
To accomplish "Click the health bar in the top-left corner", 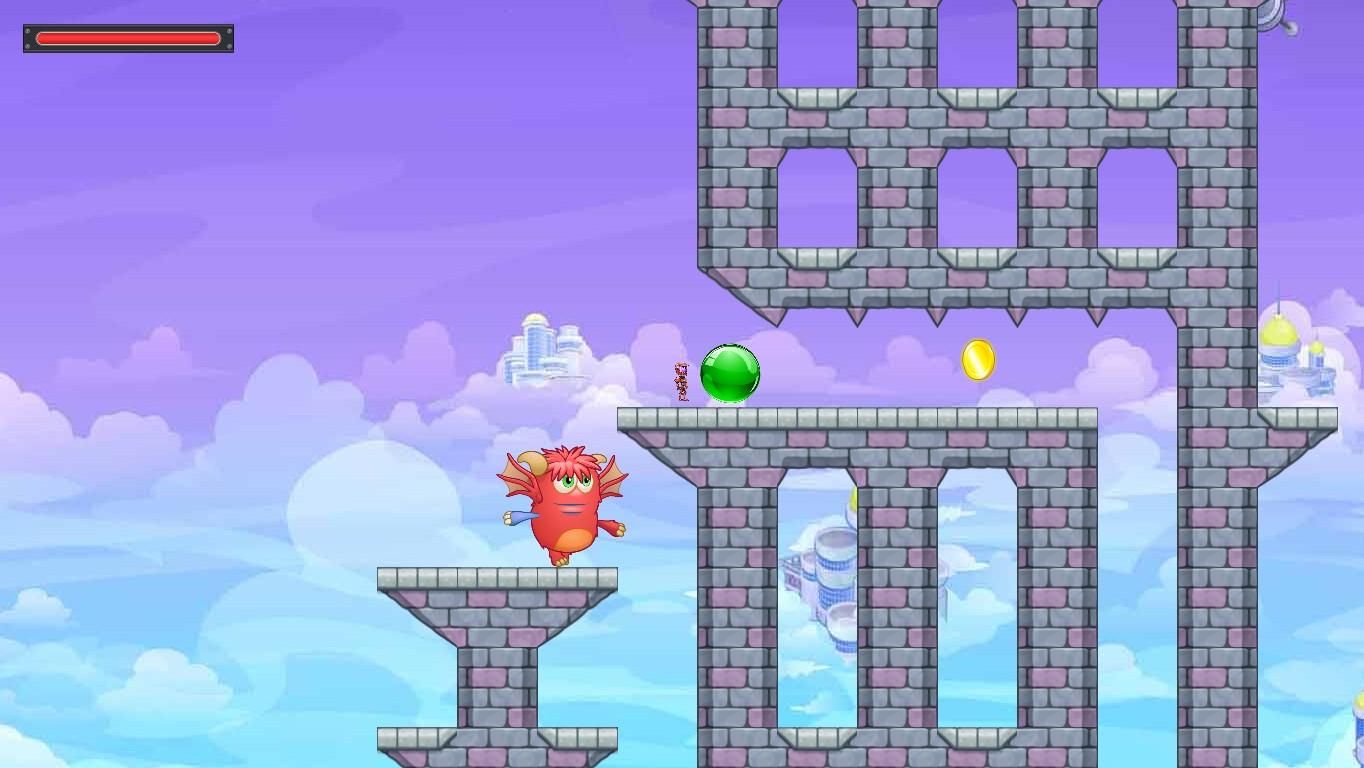I will point(128,38).
